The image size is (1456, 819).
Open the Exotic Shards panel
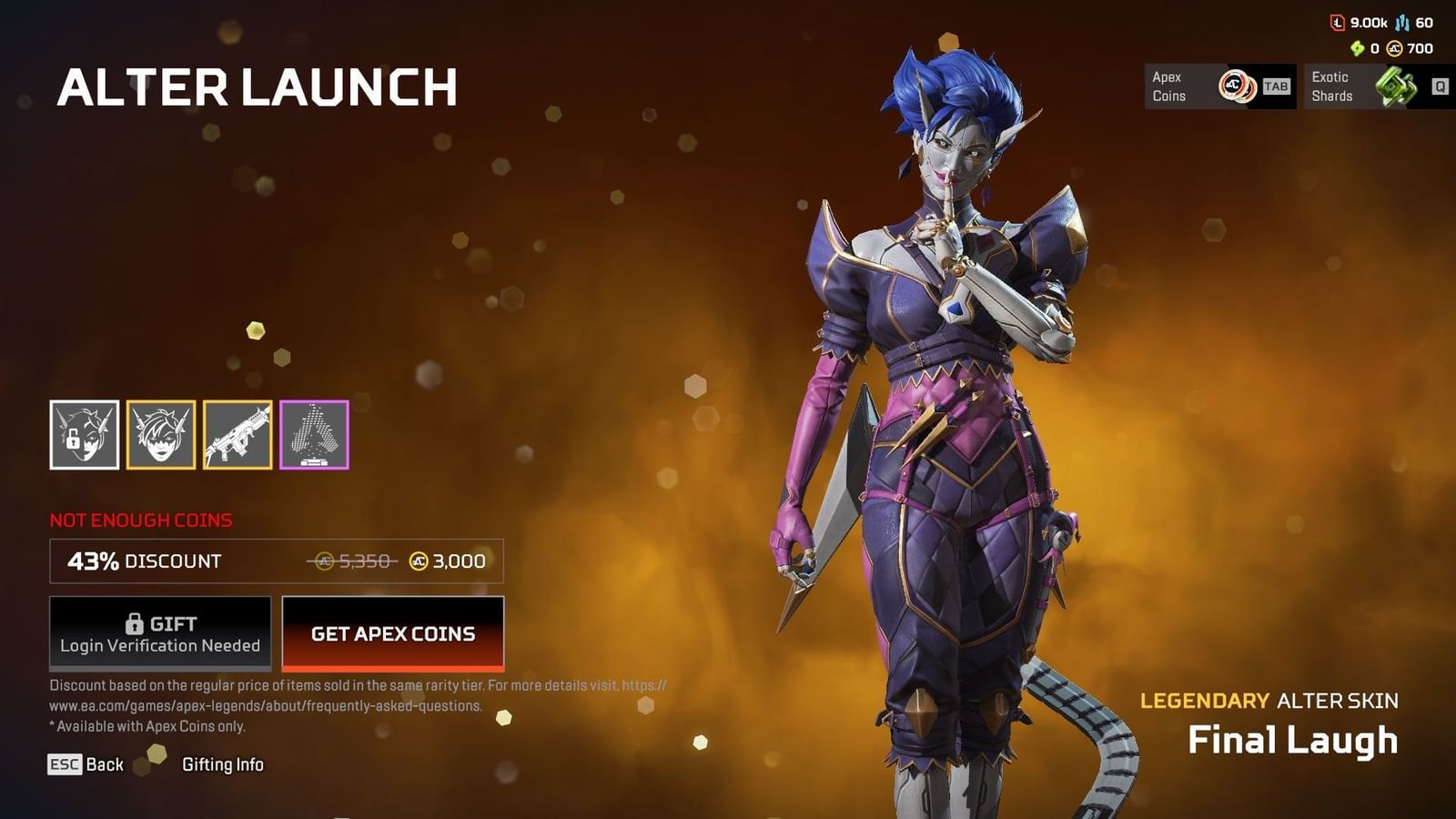pos(1370,86)
